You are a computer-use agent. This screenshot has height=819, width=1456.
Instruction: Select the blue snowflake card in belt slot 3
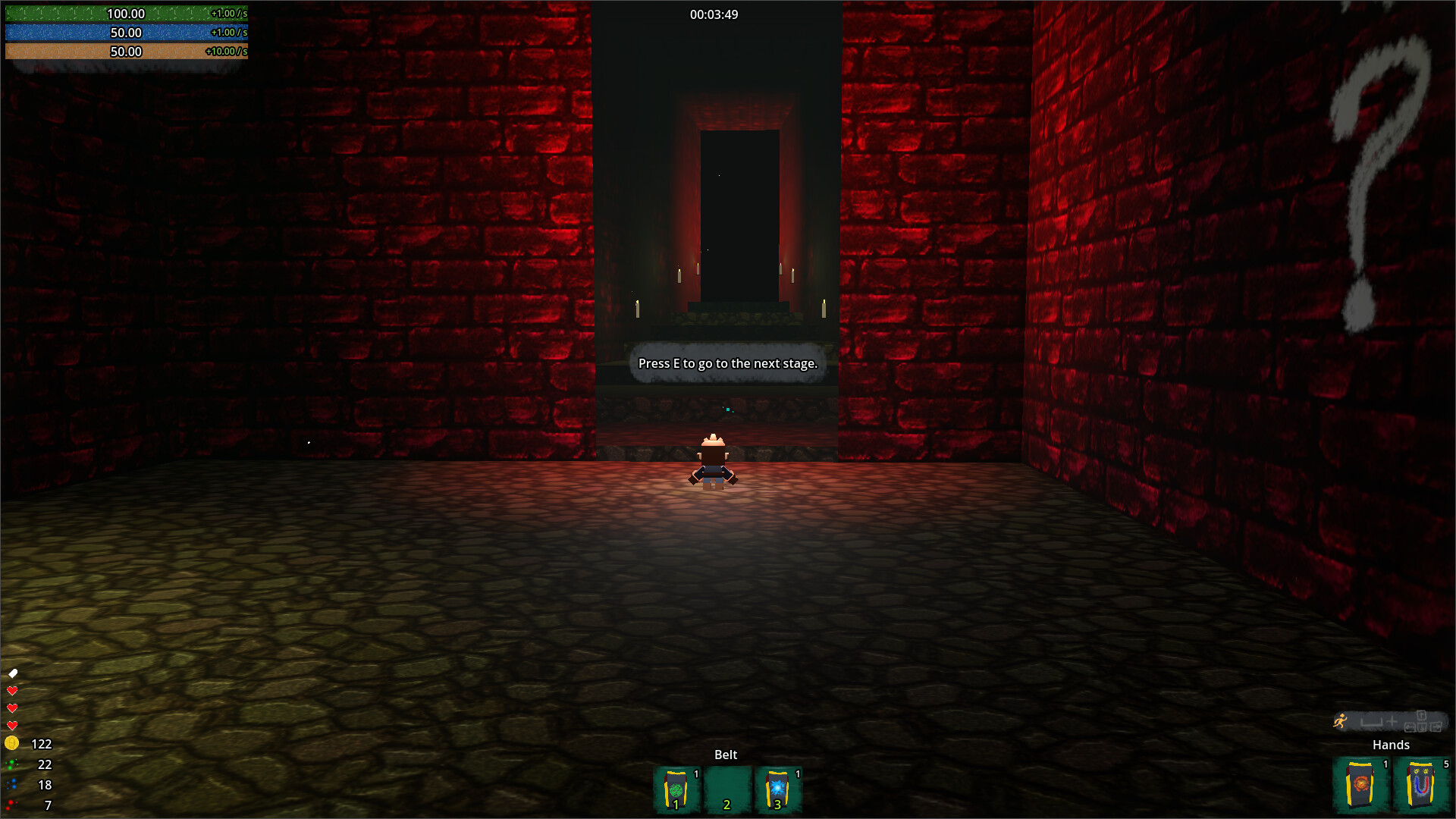[777, 789]
